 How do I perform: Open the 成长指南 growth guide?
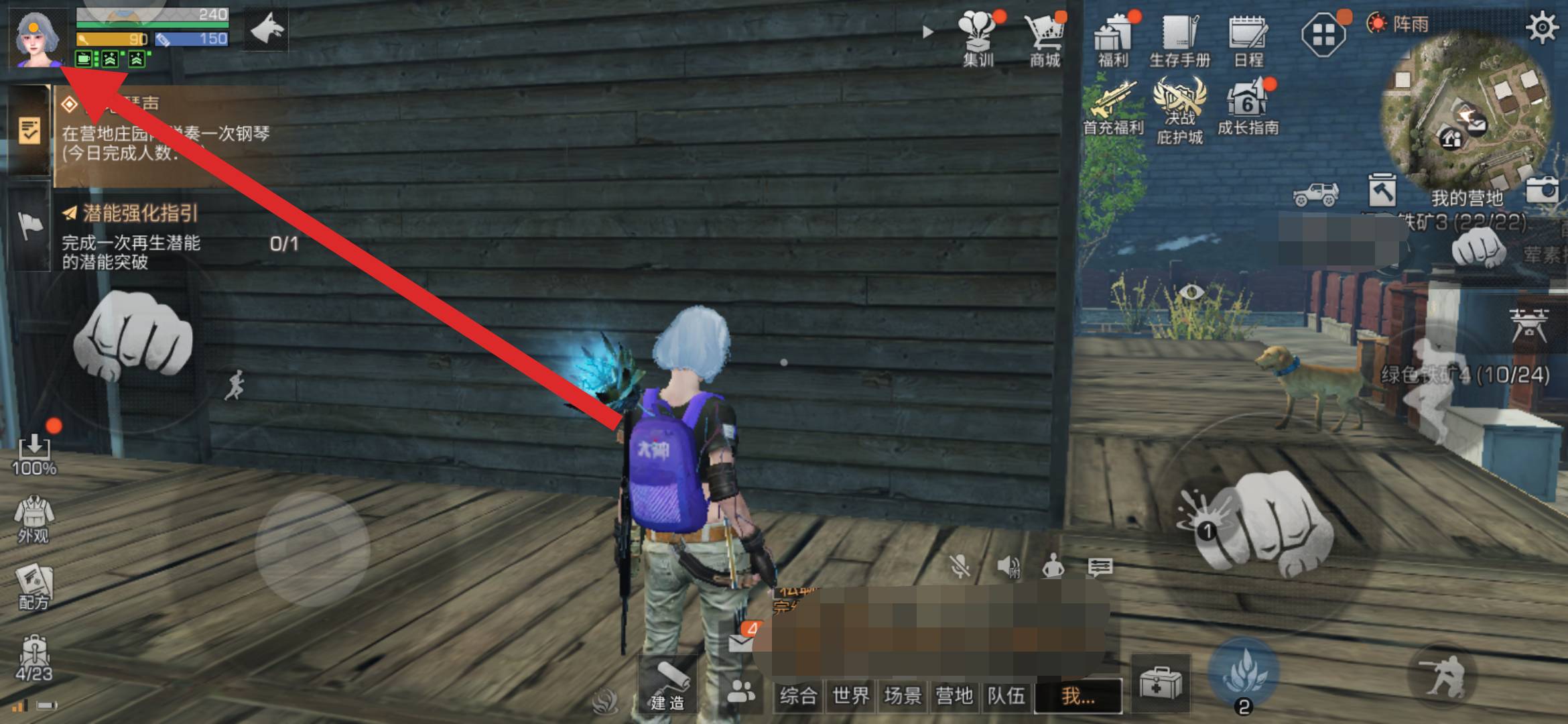pyautogui.click(x=1248, y=109)
